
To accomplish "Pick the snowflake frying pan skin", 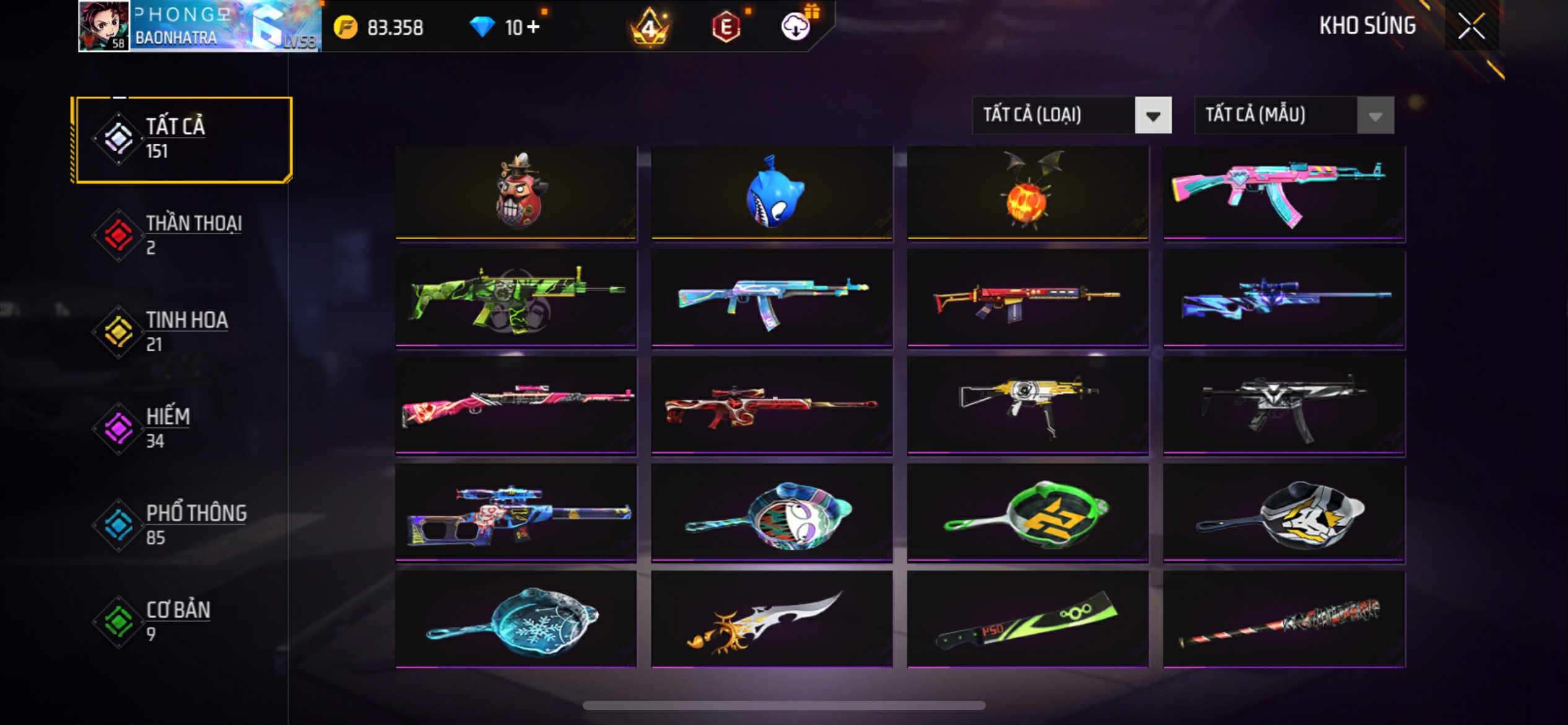I will pos(516,620).
